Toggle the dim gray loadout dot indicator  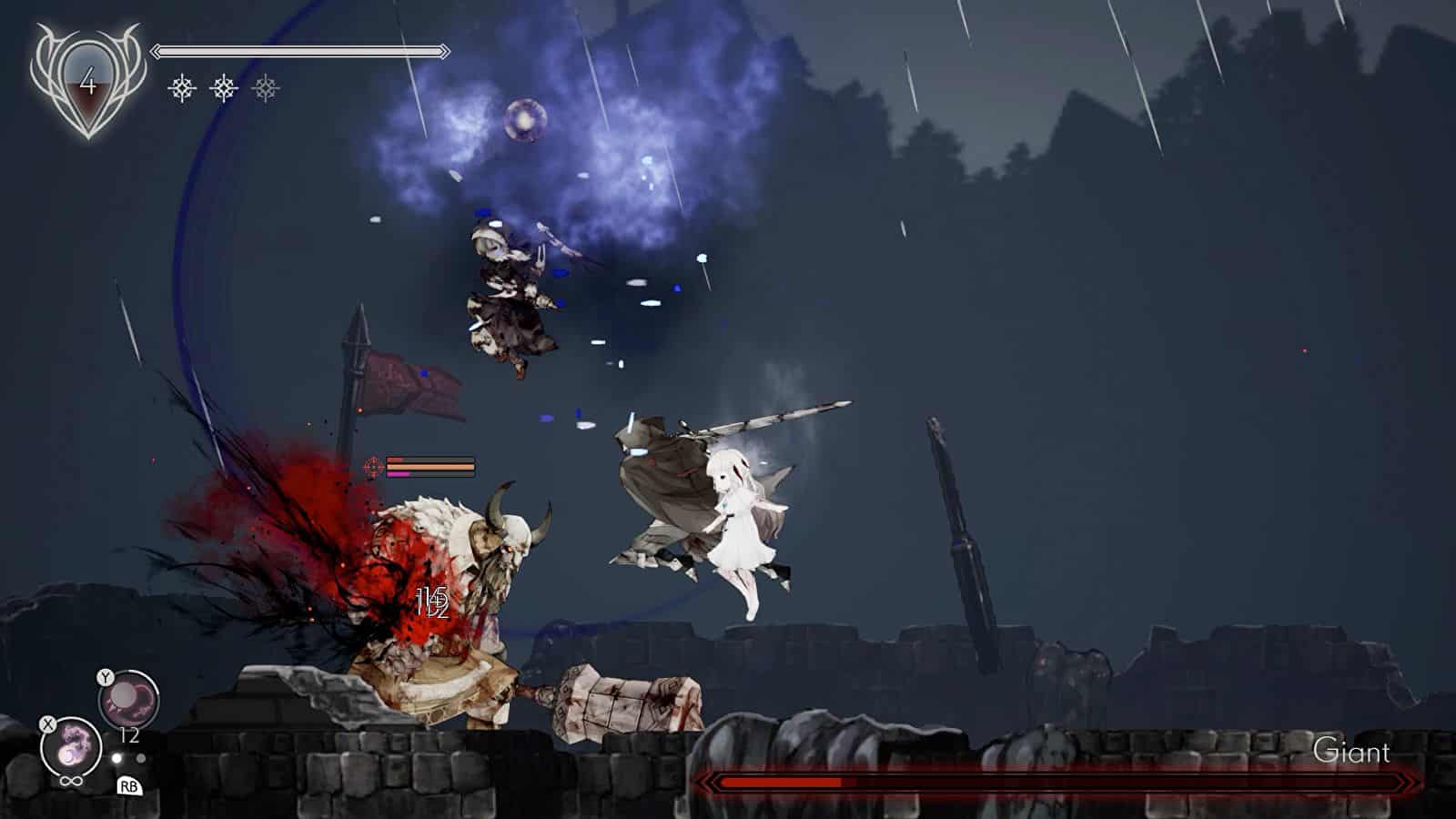tap(141, 757)
